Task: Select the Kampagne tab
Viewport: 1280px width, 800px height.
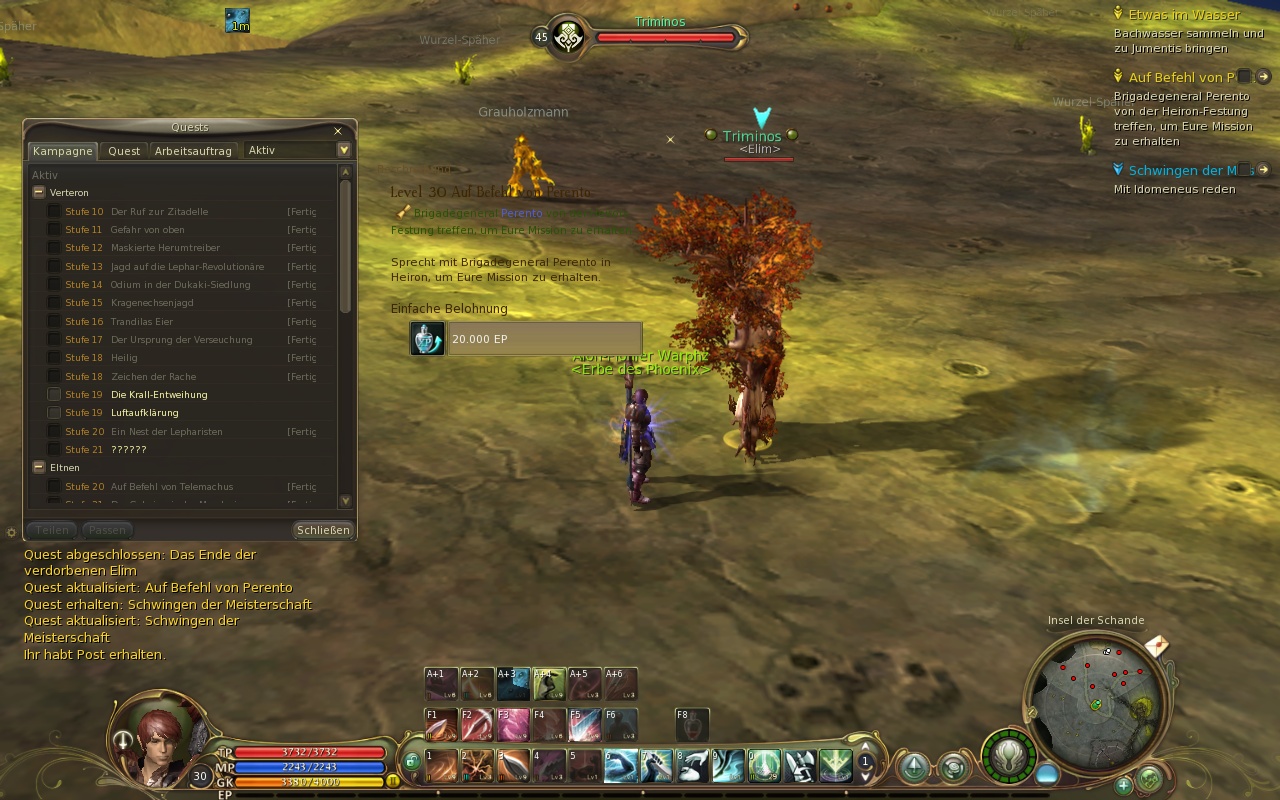Action: pos(62,151)
